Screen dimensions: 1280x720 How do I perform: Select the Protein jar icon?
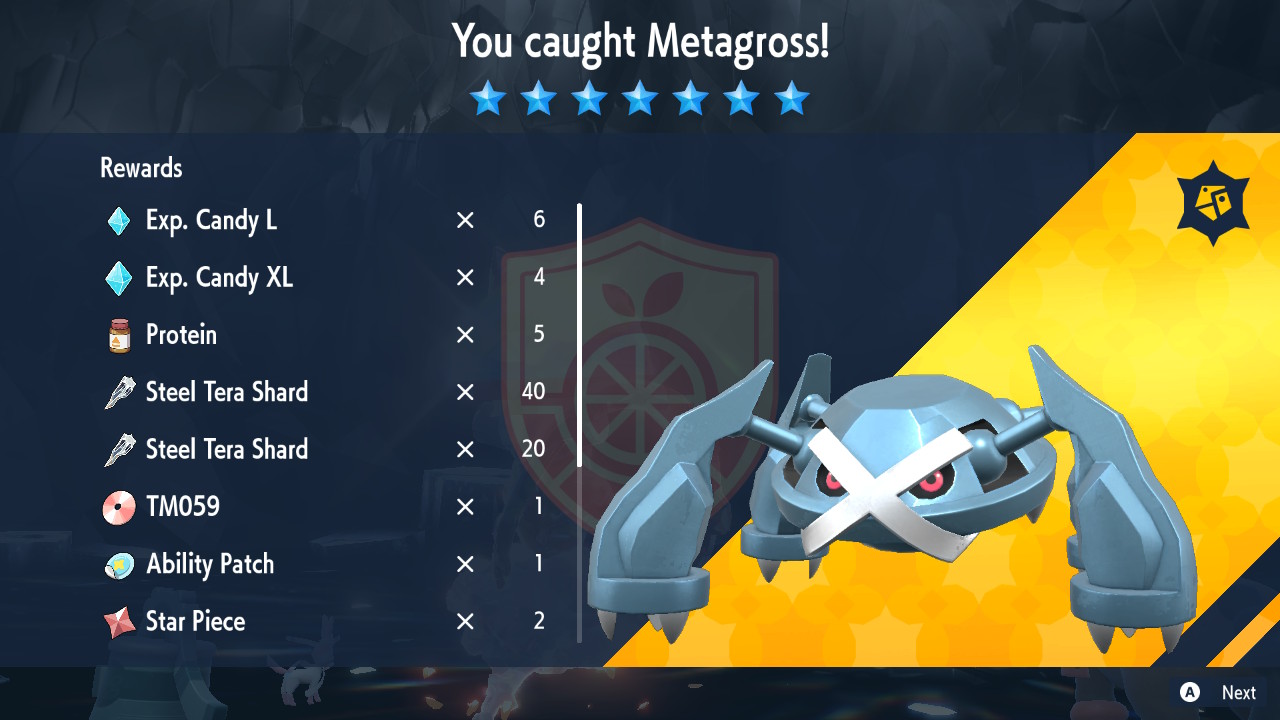120,335
